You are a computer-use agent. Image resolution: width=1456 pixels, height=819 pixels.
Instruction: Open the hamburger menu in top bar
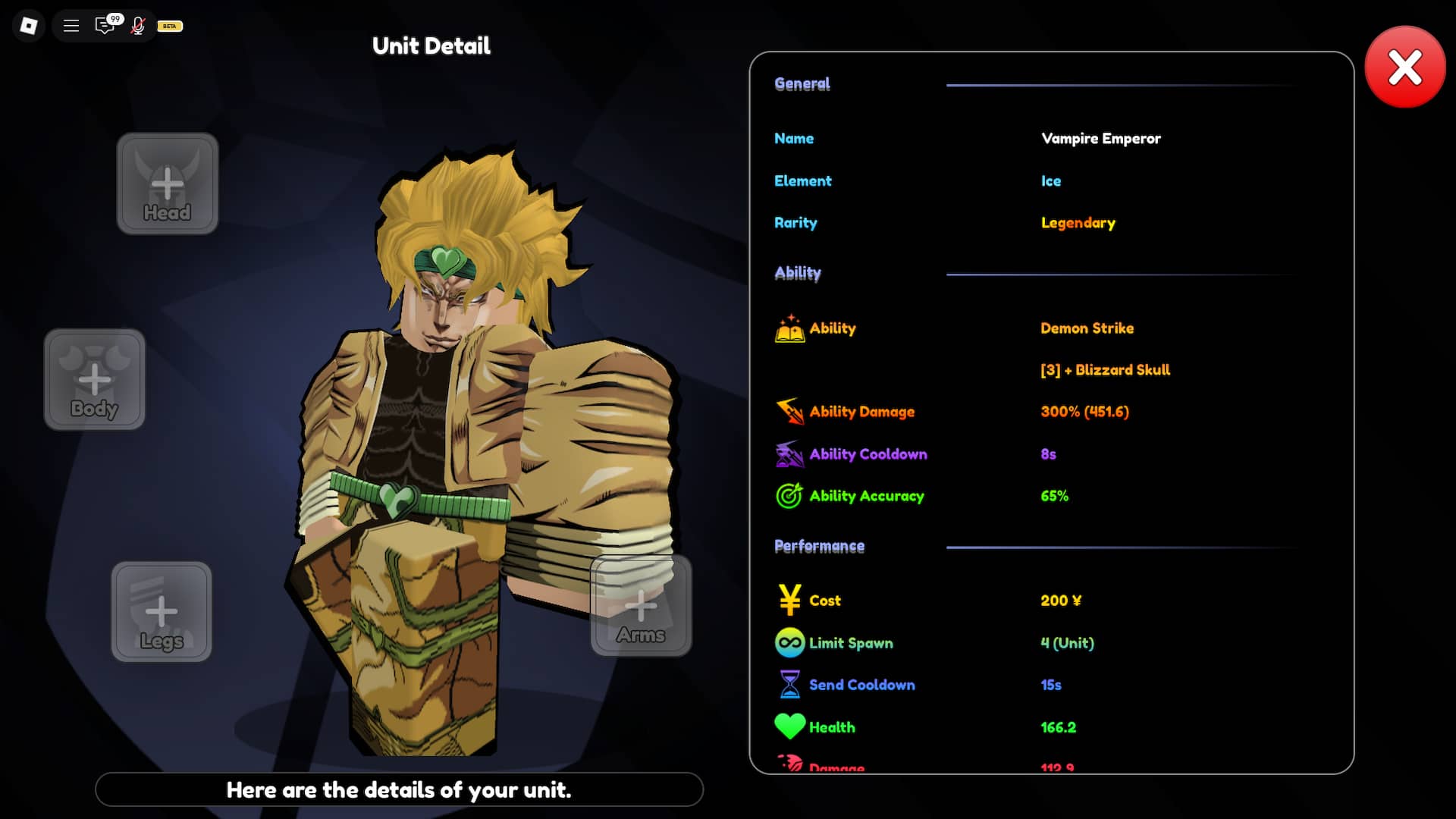tap(71, 26)
